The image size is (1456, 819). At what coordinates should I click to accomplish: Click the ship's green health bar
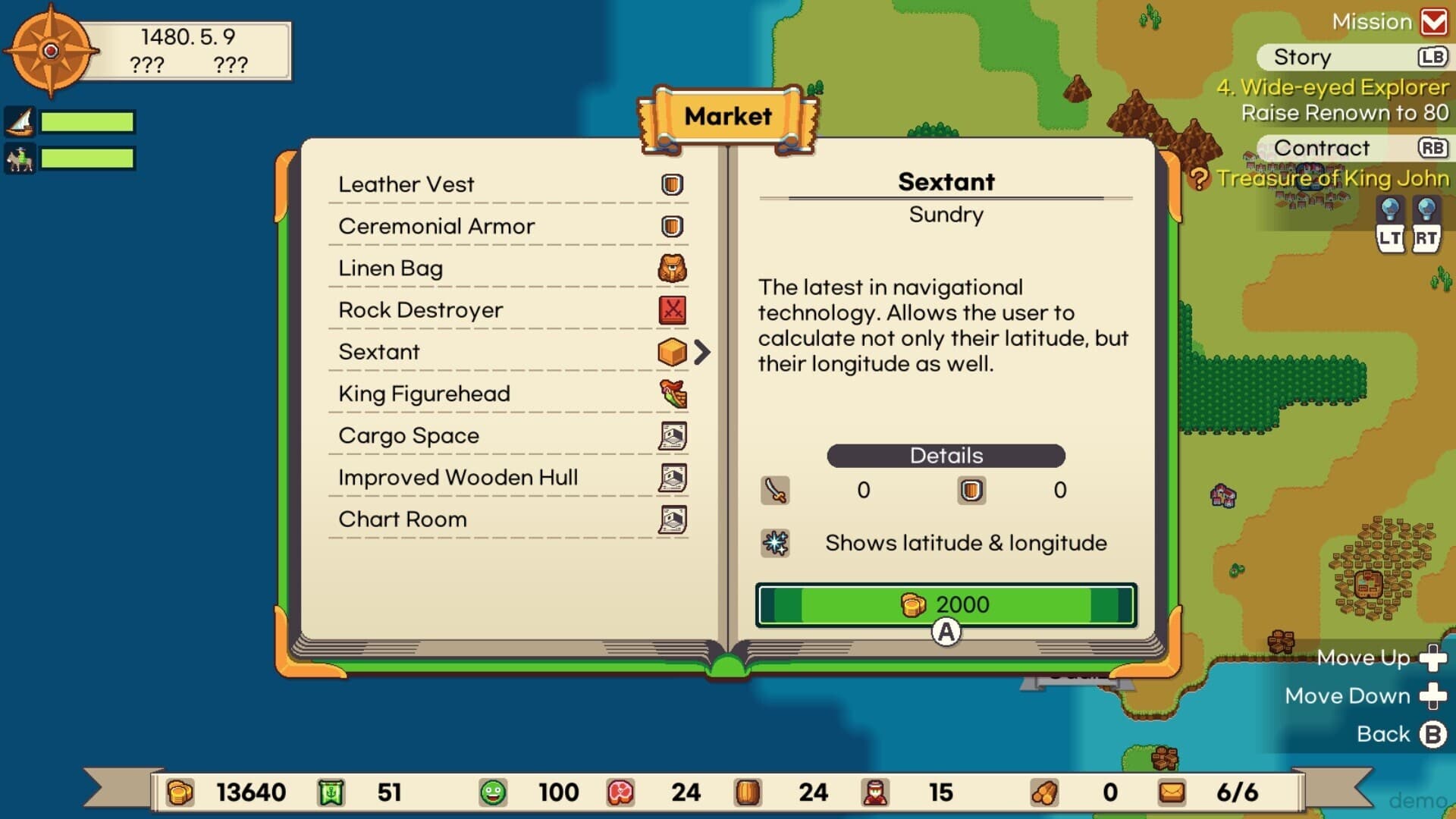click(87, 121)
